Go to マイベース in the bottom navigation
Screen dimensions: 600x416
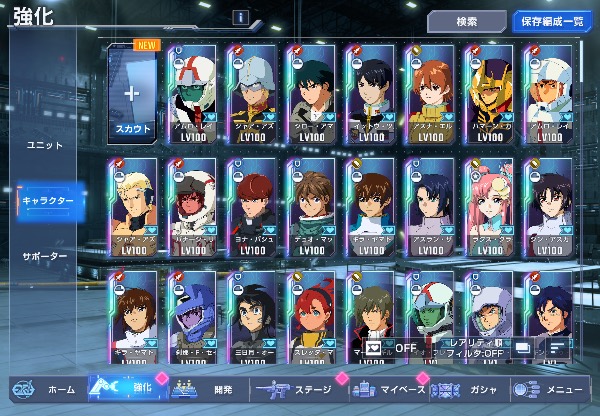388,389
